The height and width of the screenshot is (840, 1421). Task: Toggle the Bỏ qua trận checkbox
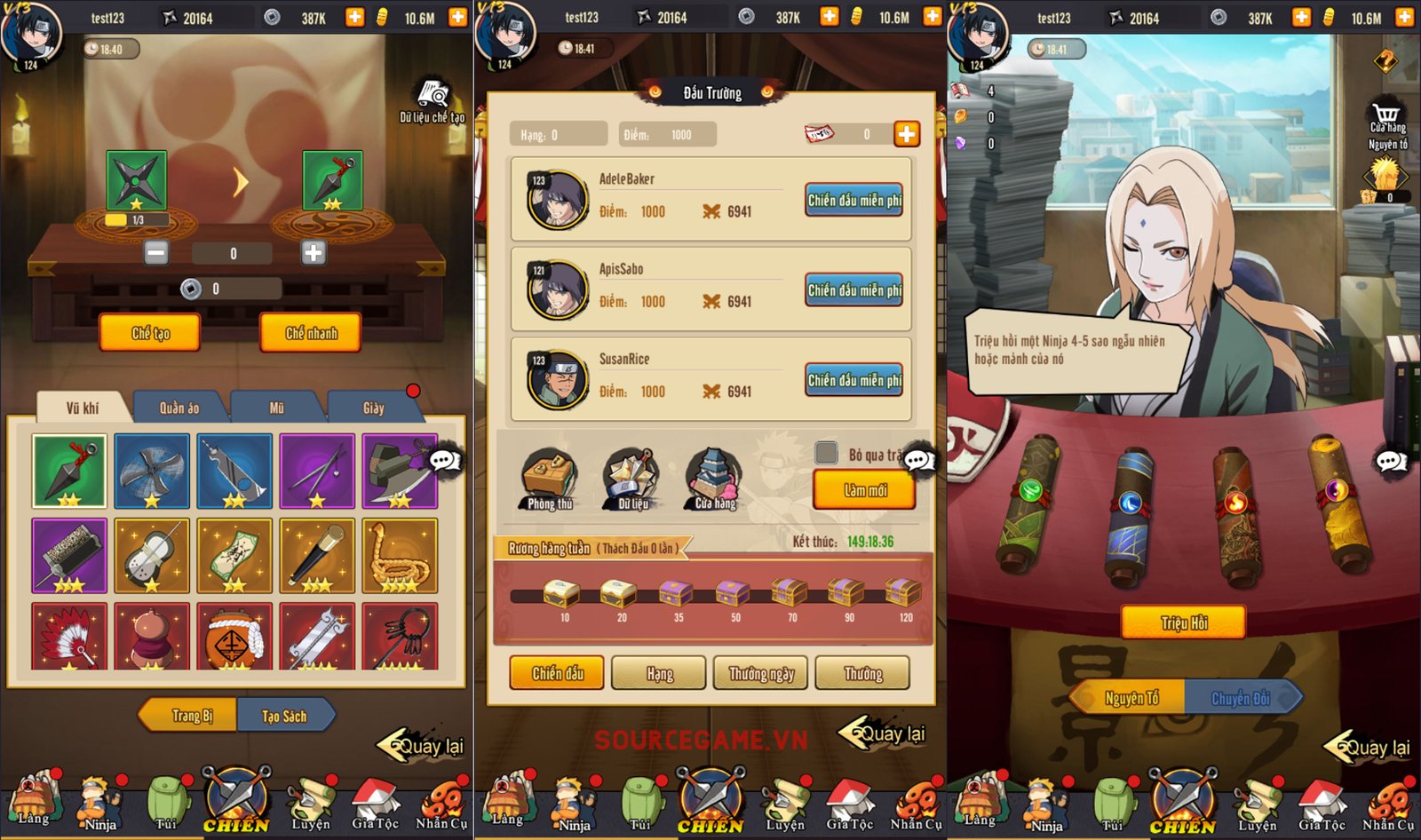[x=827, y=453]
